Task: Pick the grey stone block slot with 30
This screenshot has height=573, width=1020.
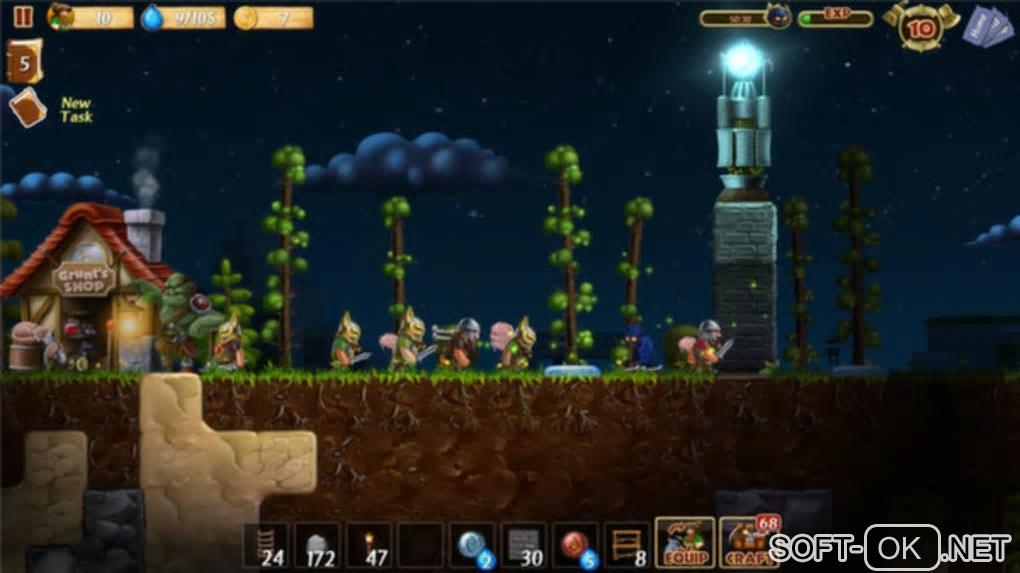Action: pyautogui.click(x=524, y=545)
